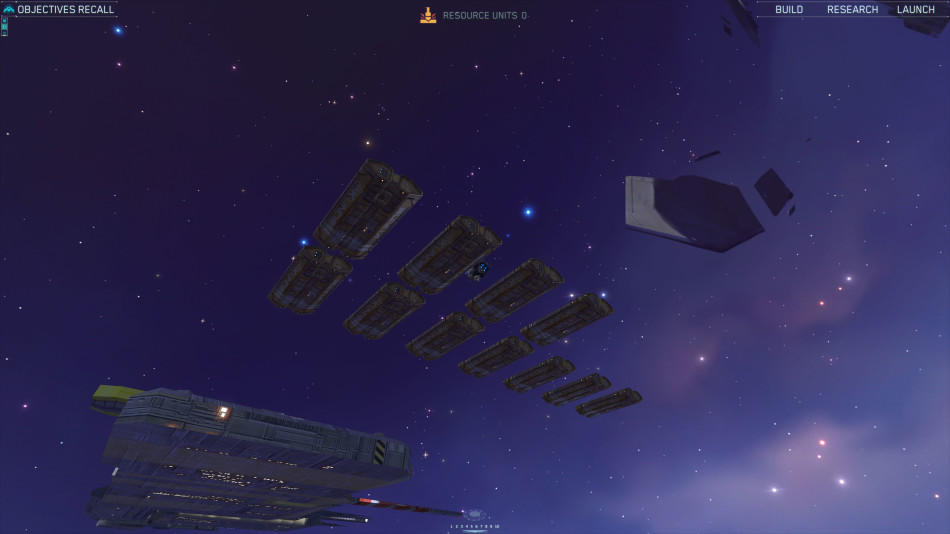
Task: Click the ship emblem beside Objectives
Action: [x=9, y=10]
